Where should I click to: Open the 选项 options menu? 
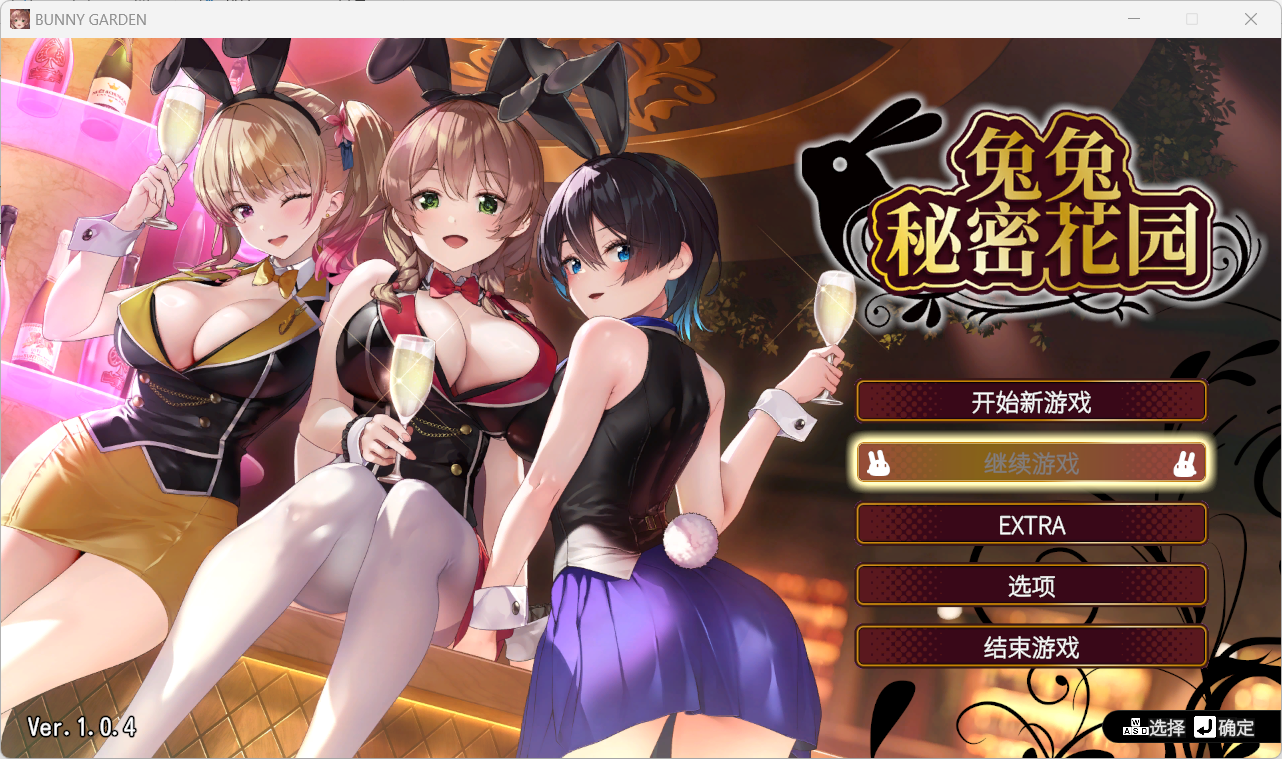tap(1031, 585)
